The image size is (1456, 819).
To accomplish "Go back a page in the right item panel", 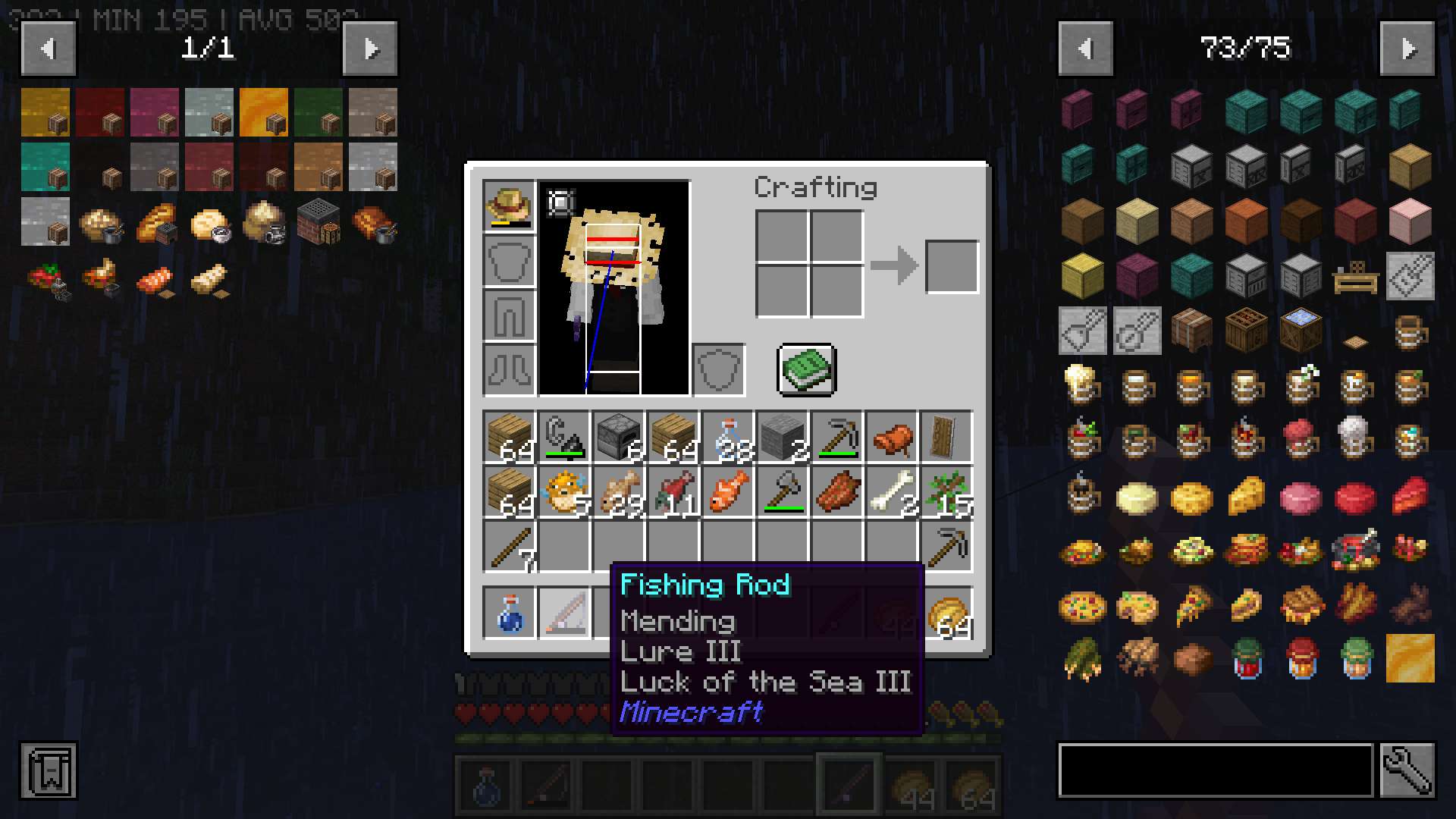I will click(x=1086, y=48).
